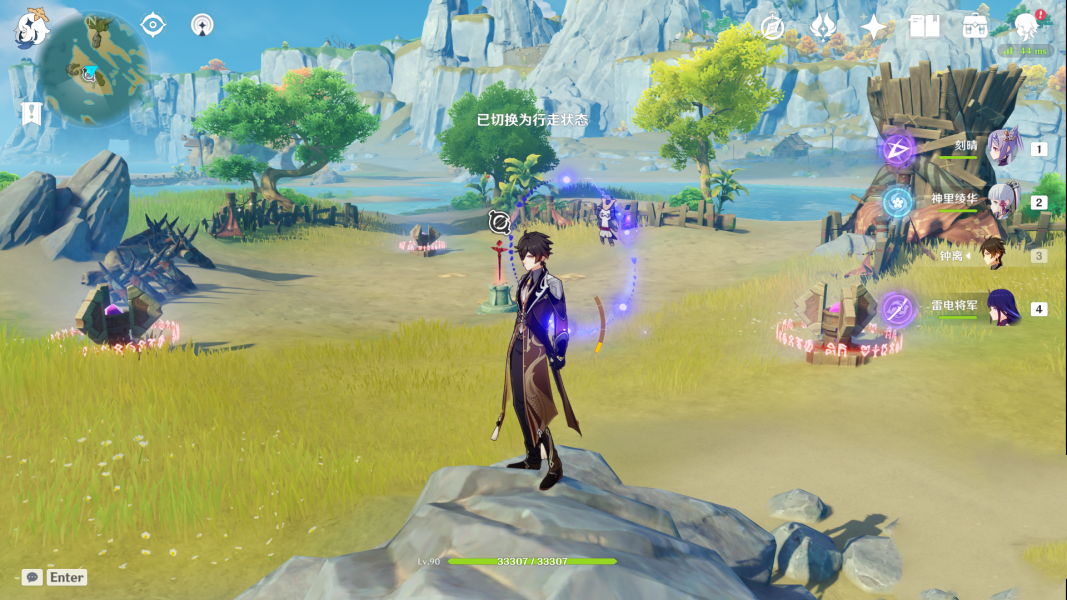Viewport: 1067px width, 600px height.
Task: Trigger 刻晴's purple elemental burst icon
Action: point(897,150)
